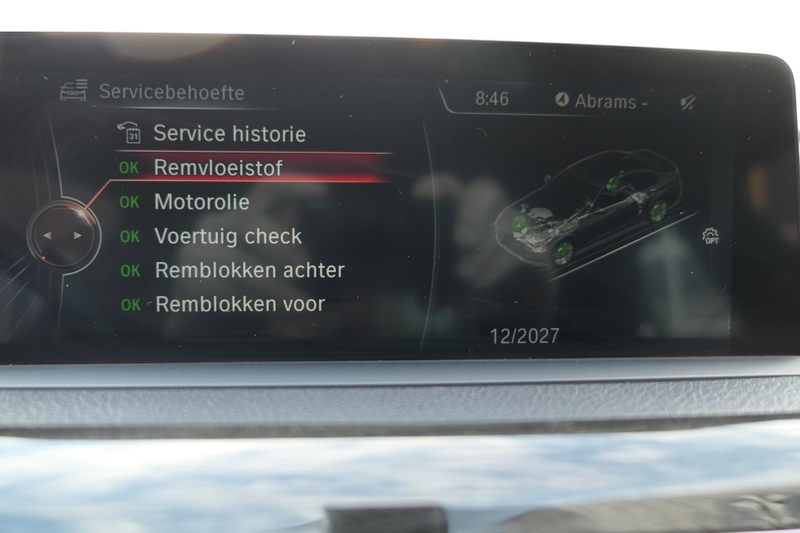Viewport: 800px width, 533px height.
Task: Open the Voertuig check entry
Action: pyautogui.click(x=227, y=237)
